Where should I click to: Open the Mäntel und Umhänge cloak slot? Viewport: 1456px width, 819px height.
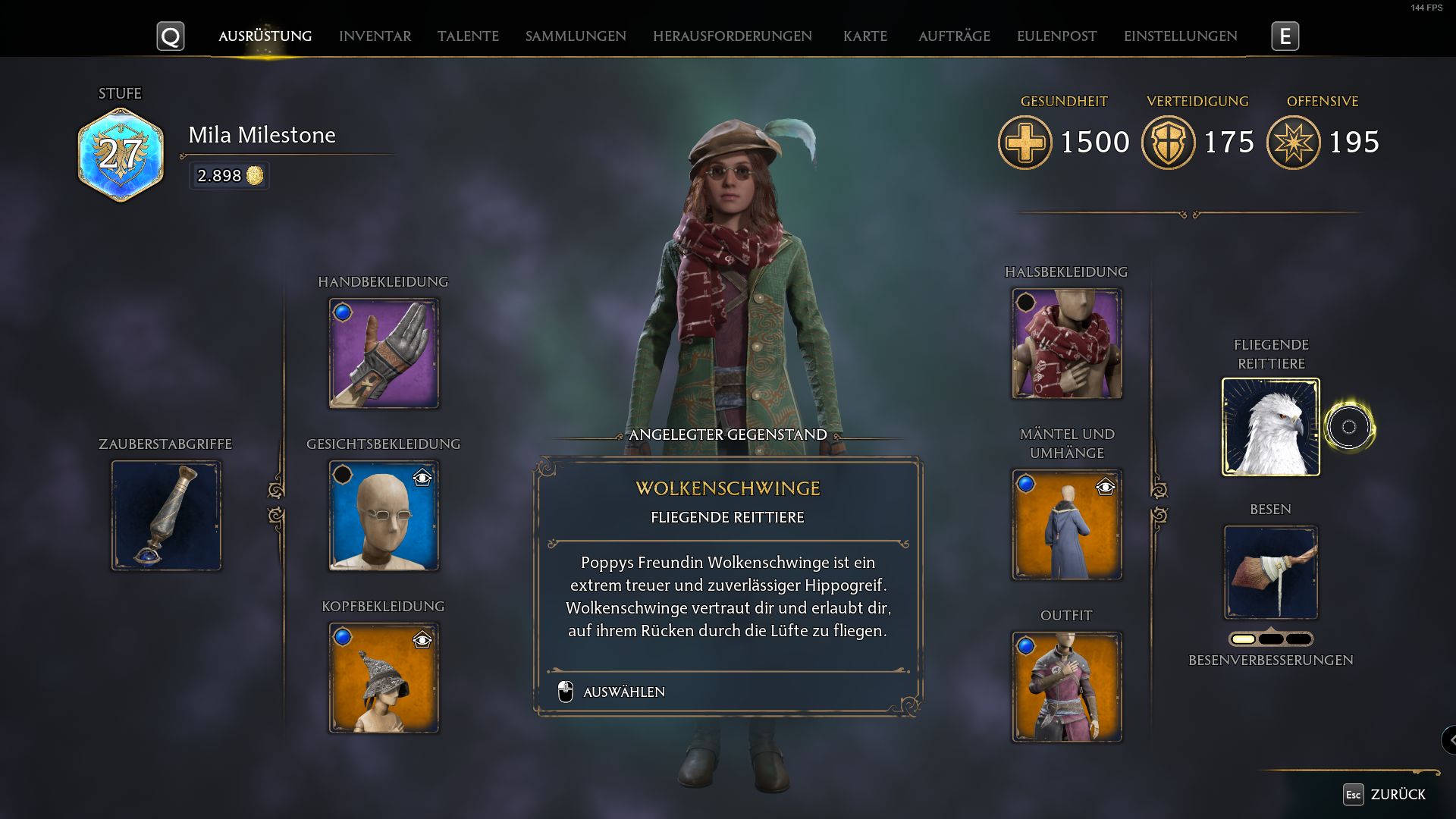point(1066,523)
